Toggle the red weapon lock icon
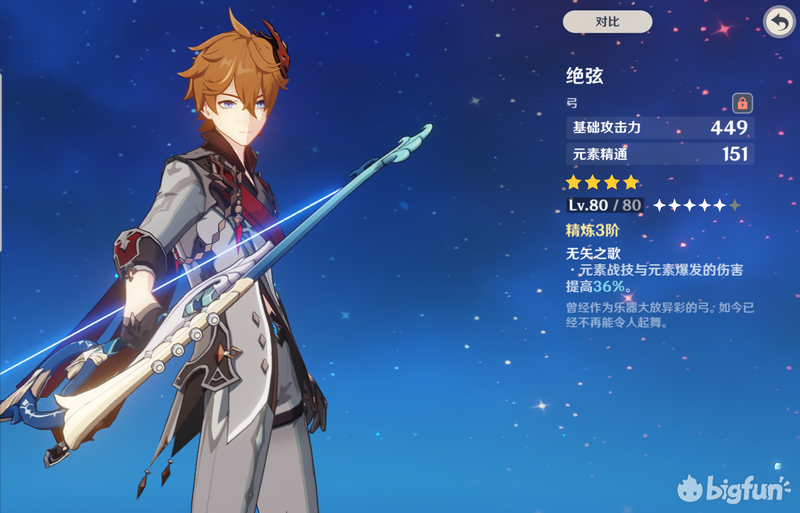Image resolution: width=800 pixels, height=513 pixels. click(x=742, y=102)
